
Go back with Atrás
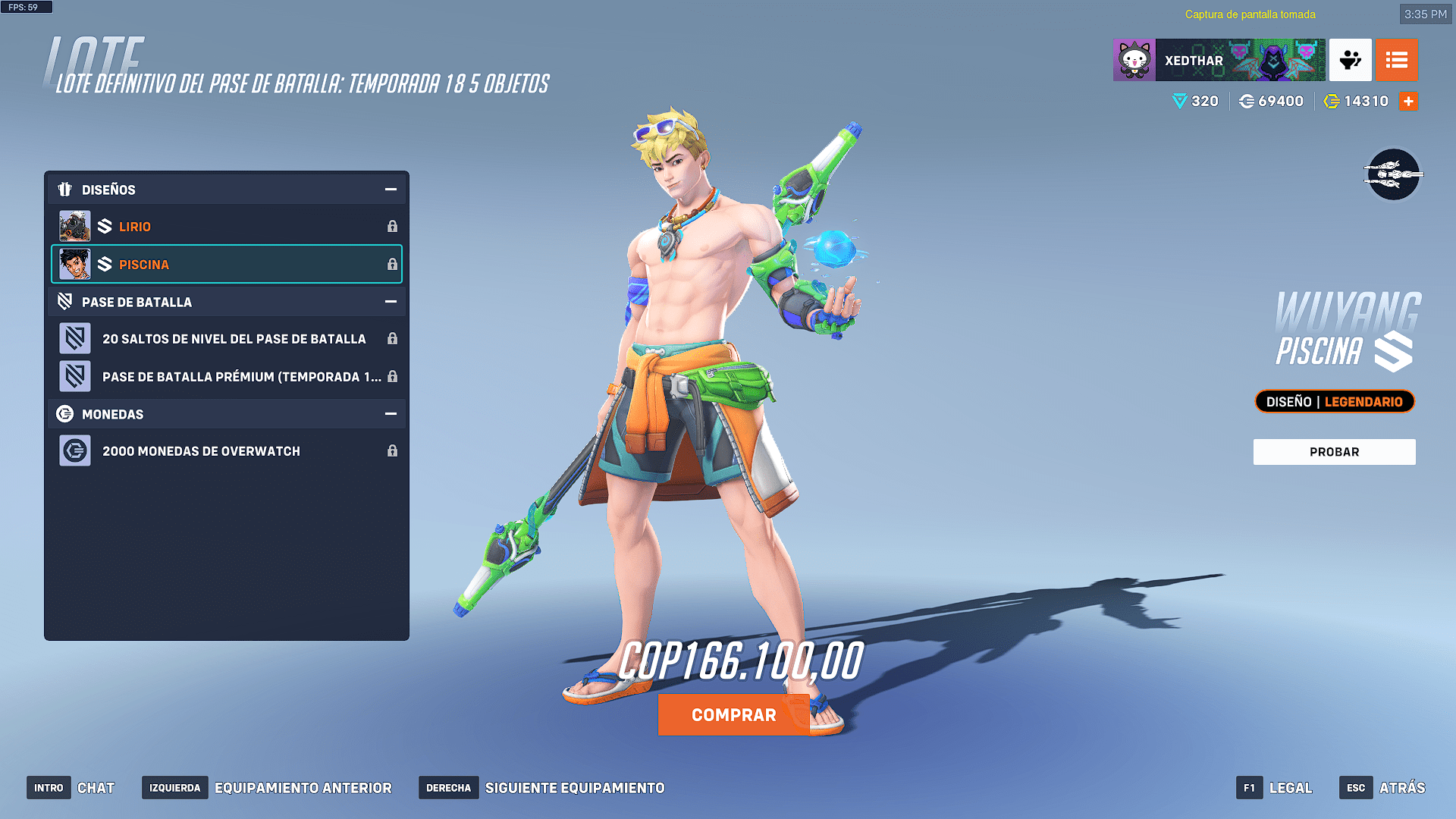click(1382, 788)
